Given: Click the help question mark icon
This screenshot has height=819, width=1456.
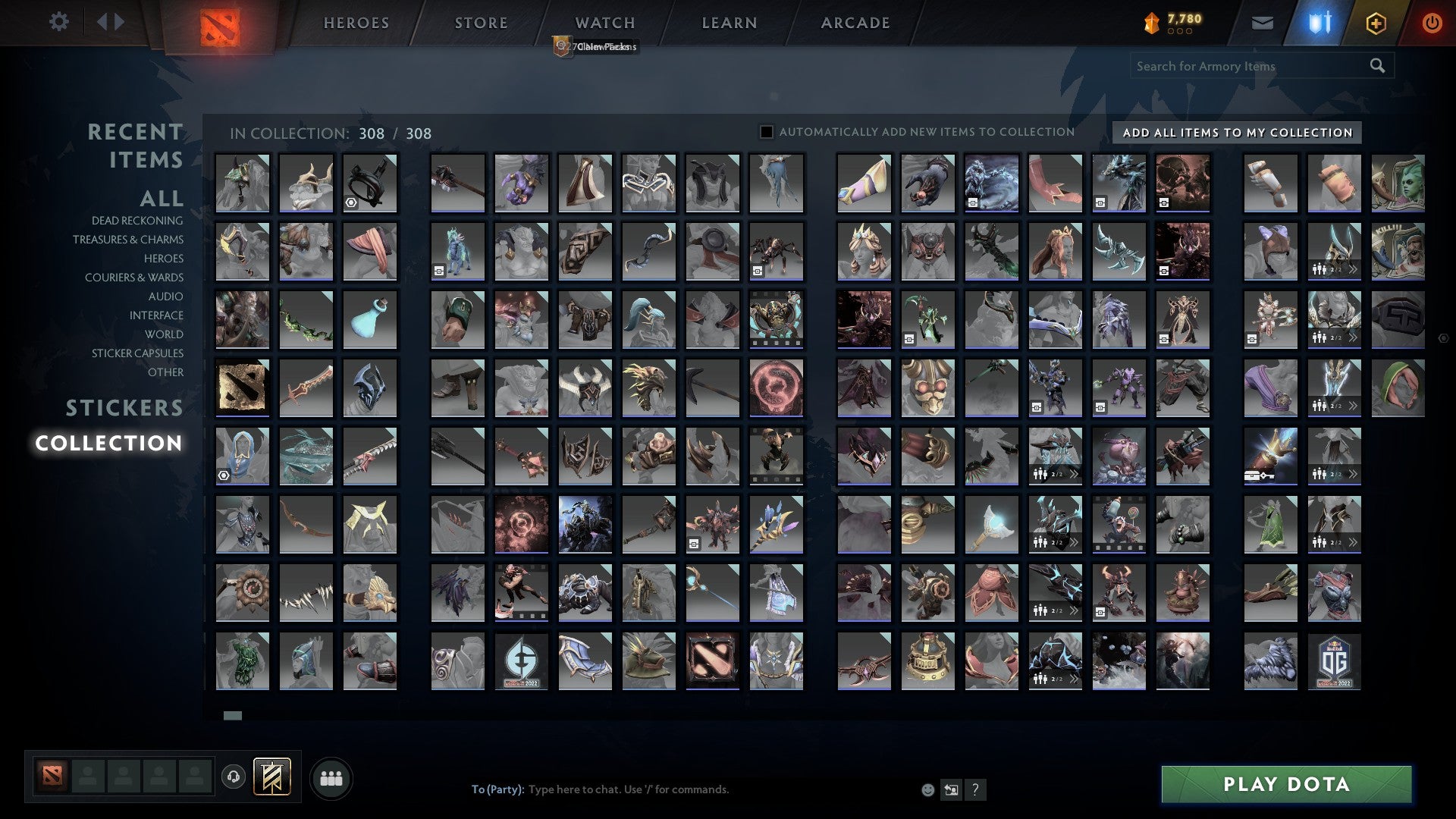Looking at the screenshot, I should 975,789.
